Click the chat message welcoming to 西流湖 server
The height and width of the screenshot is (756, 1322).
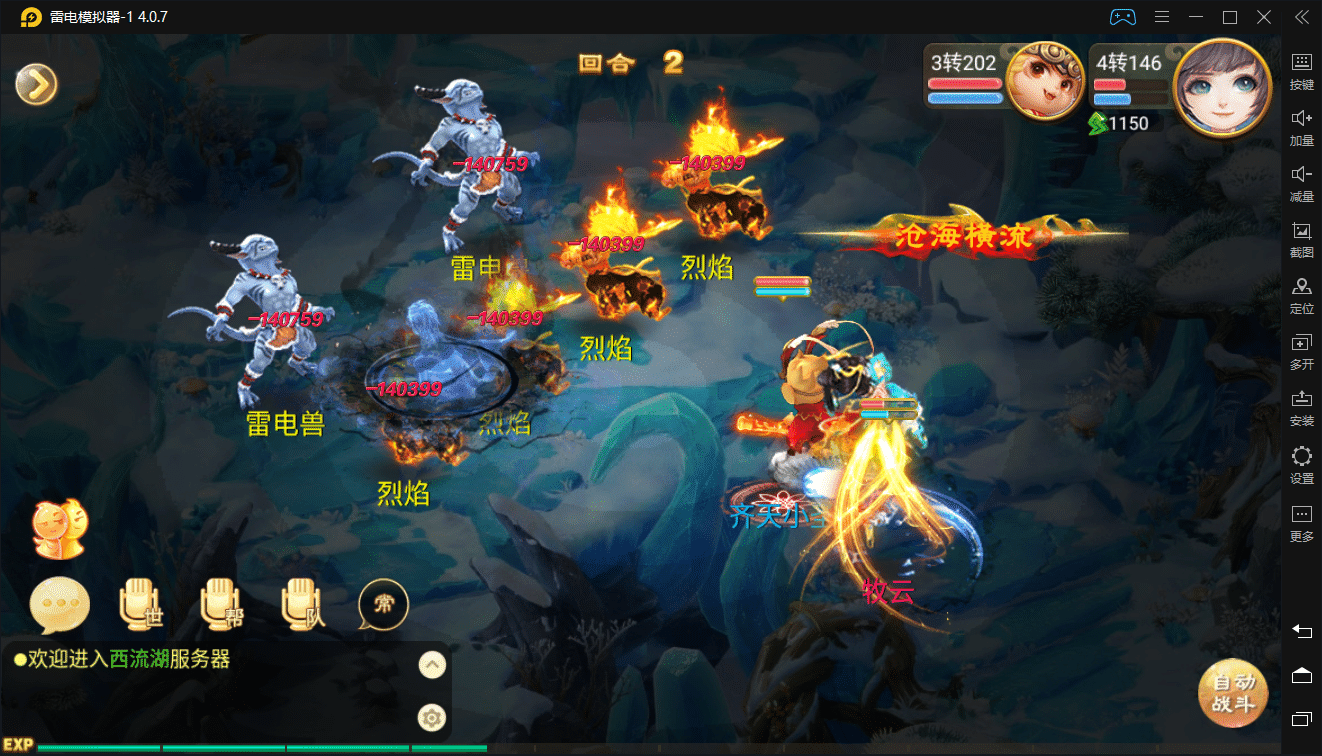click(122, 659)
